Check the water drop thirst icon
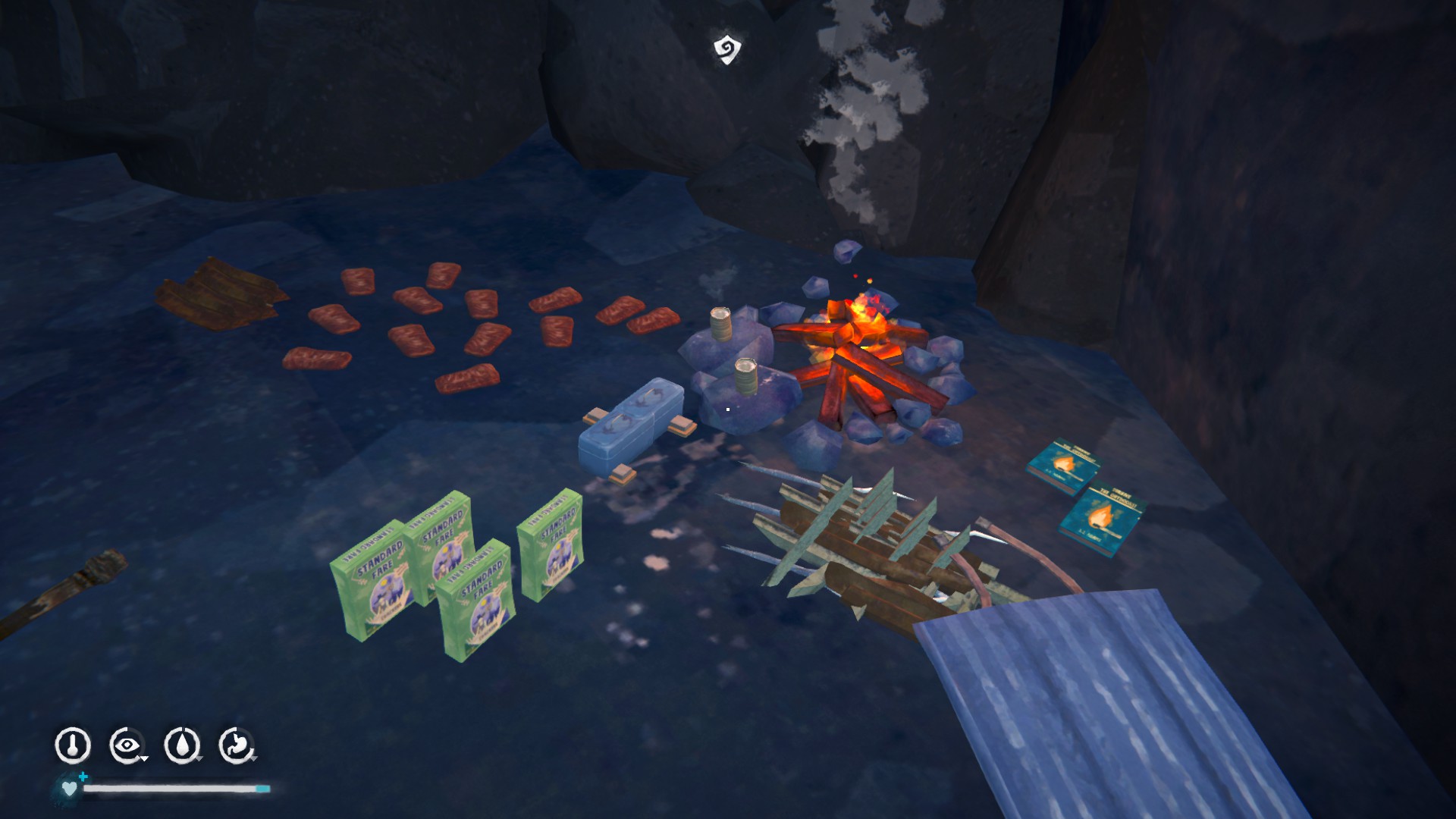The width and height of the screenshot is (1456, 819). (x=182, y=745)
